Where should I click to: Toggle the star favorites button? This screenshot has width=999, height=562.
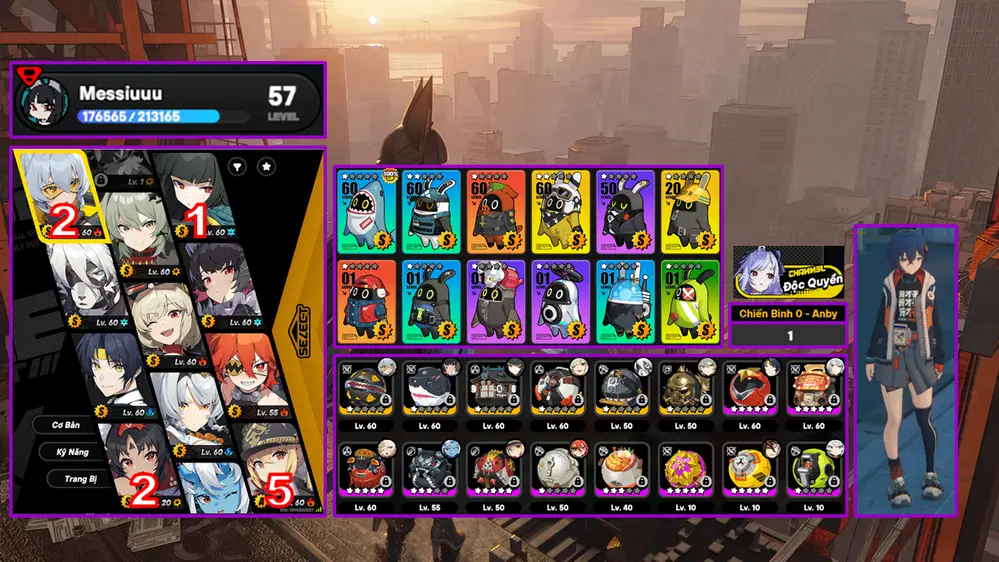[267, 167]
